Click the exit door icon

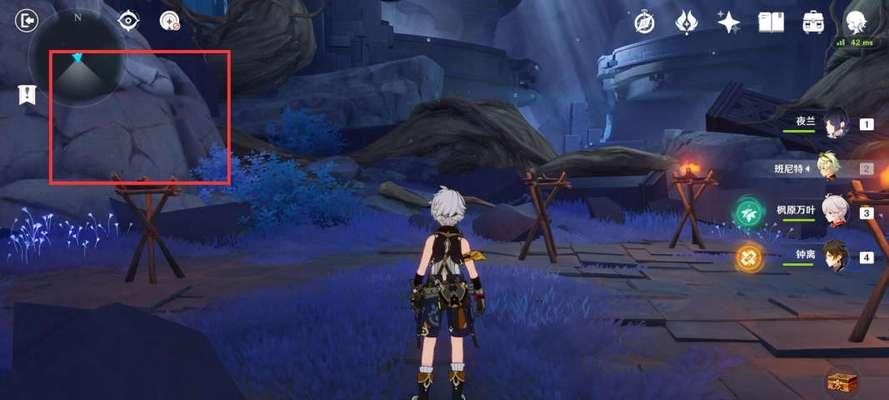(x=27, y=21)
